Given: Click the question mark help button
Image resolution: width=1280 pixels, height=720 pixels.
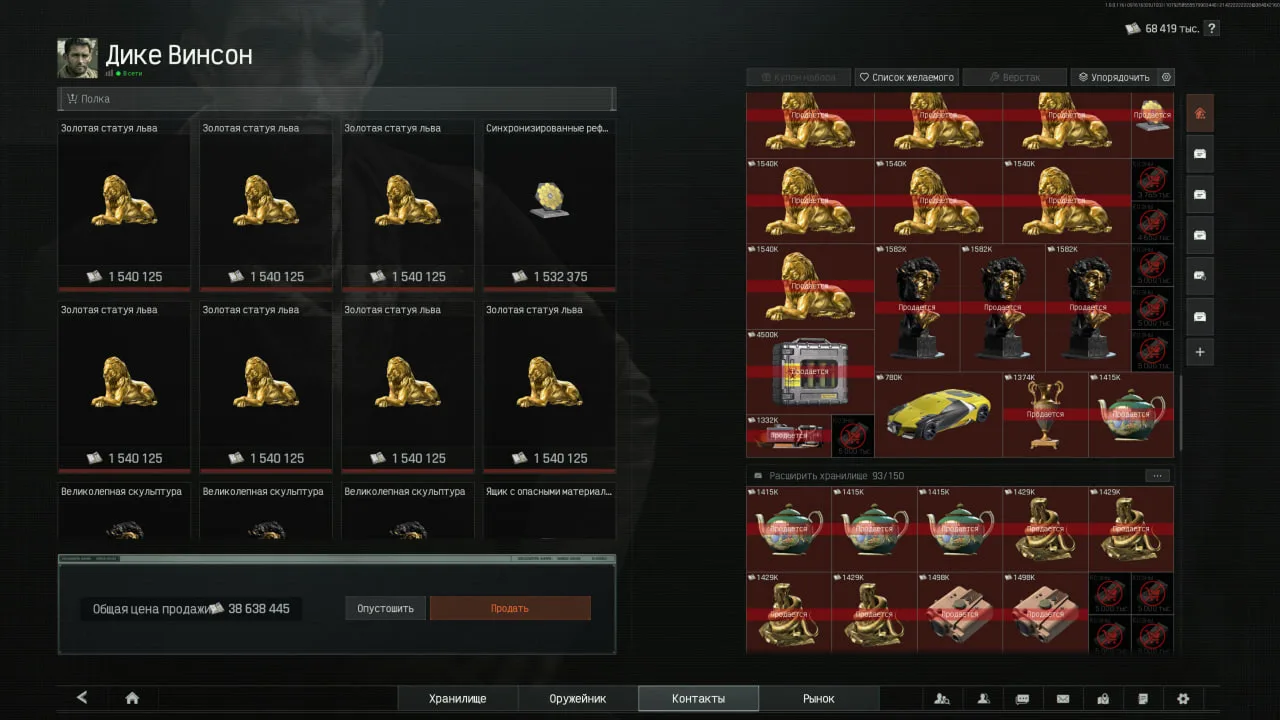Looking at the screenshot, I should 1212,29.
